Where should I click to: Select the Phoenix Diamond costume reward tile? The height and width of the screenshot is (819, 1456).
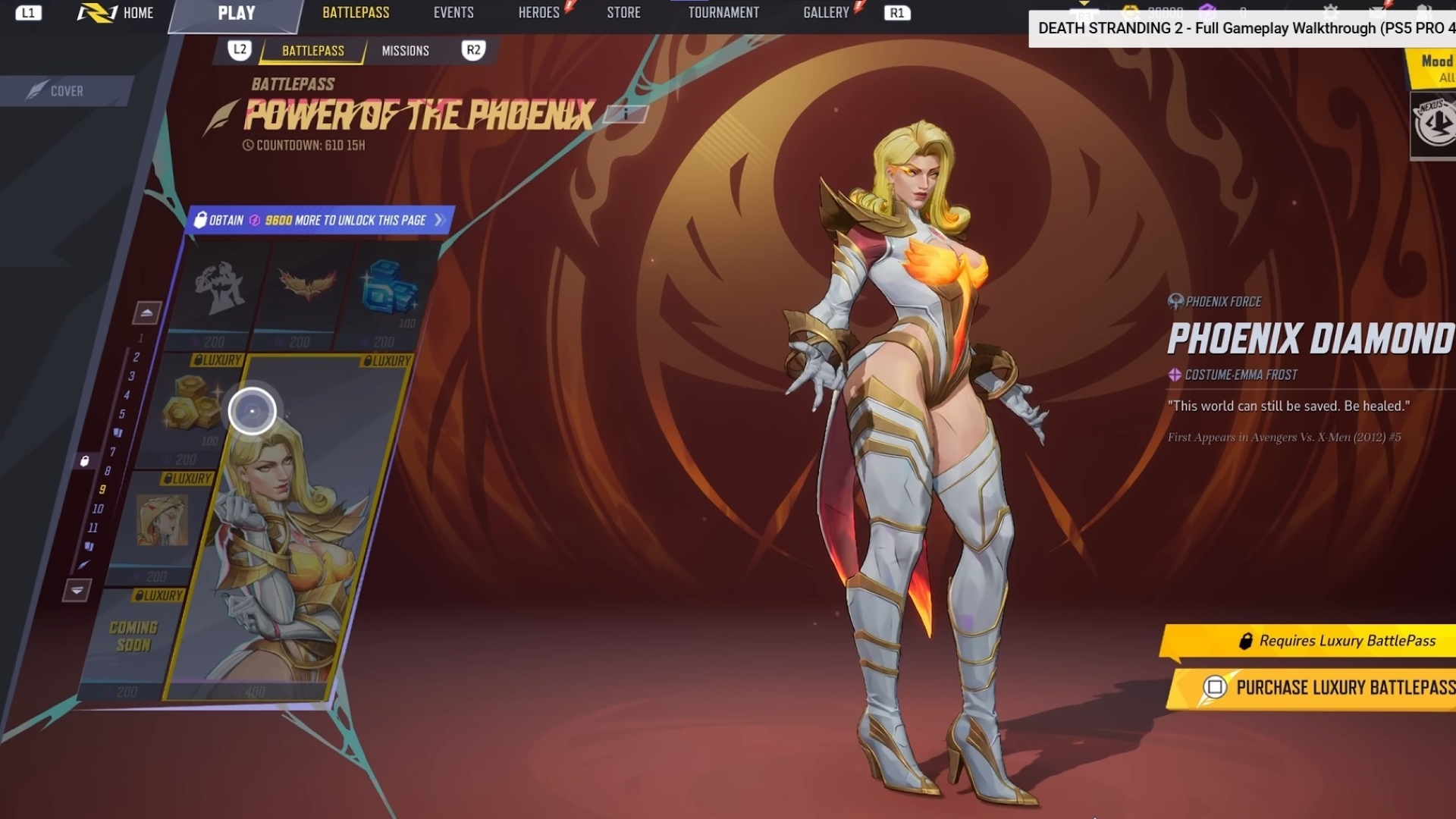pos(296,531)
